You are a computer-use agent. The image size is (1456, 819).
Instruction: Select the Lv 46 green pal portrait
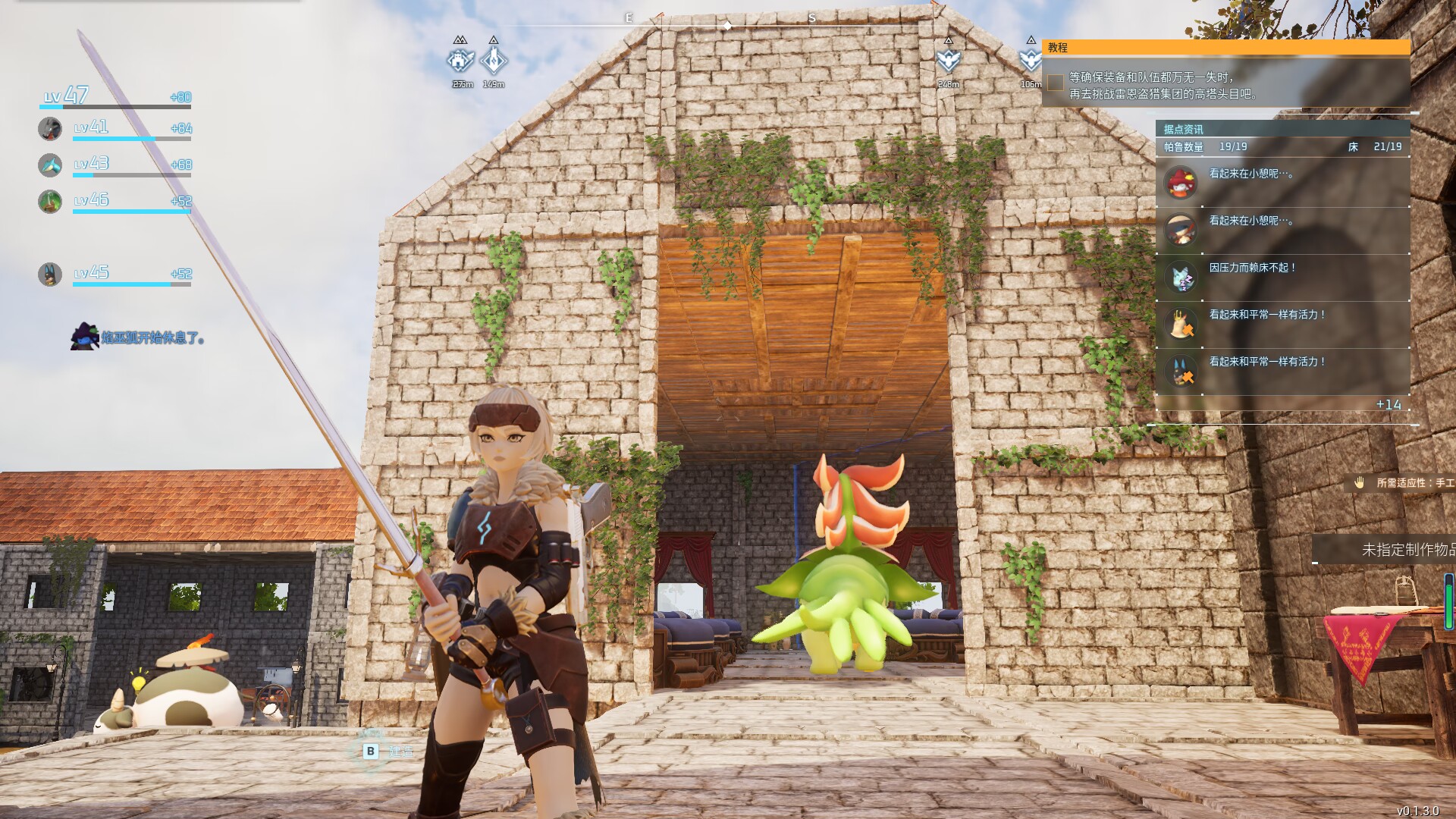coord(50,201)
